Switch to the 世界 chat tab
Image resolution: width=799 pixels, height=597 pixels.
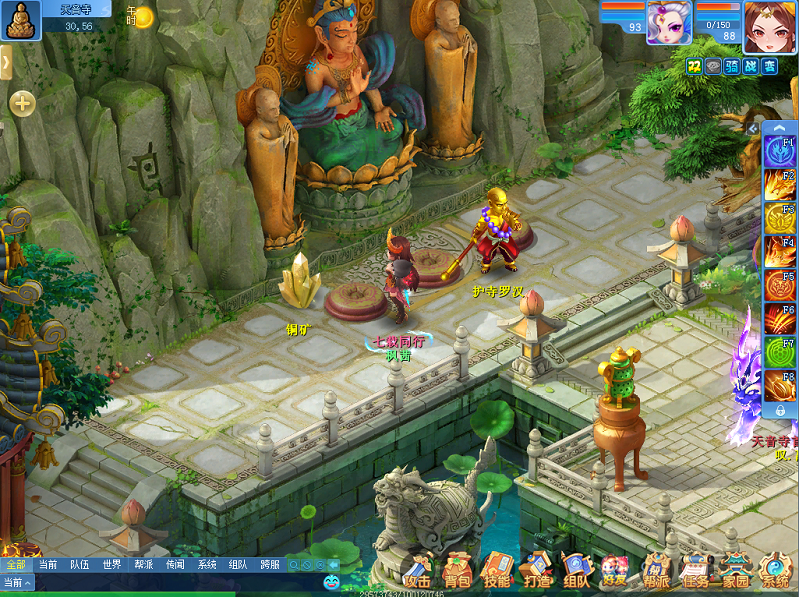click(x=112, y=564)
